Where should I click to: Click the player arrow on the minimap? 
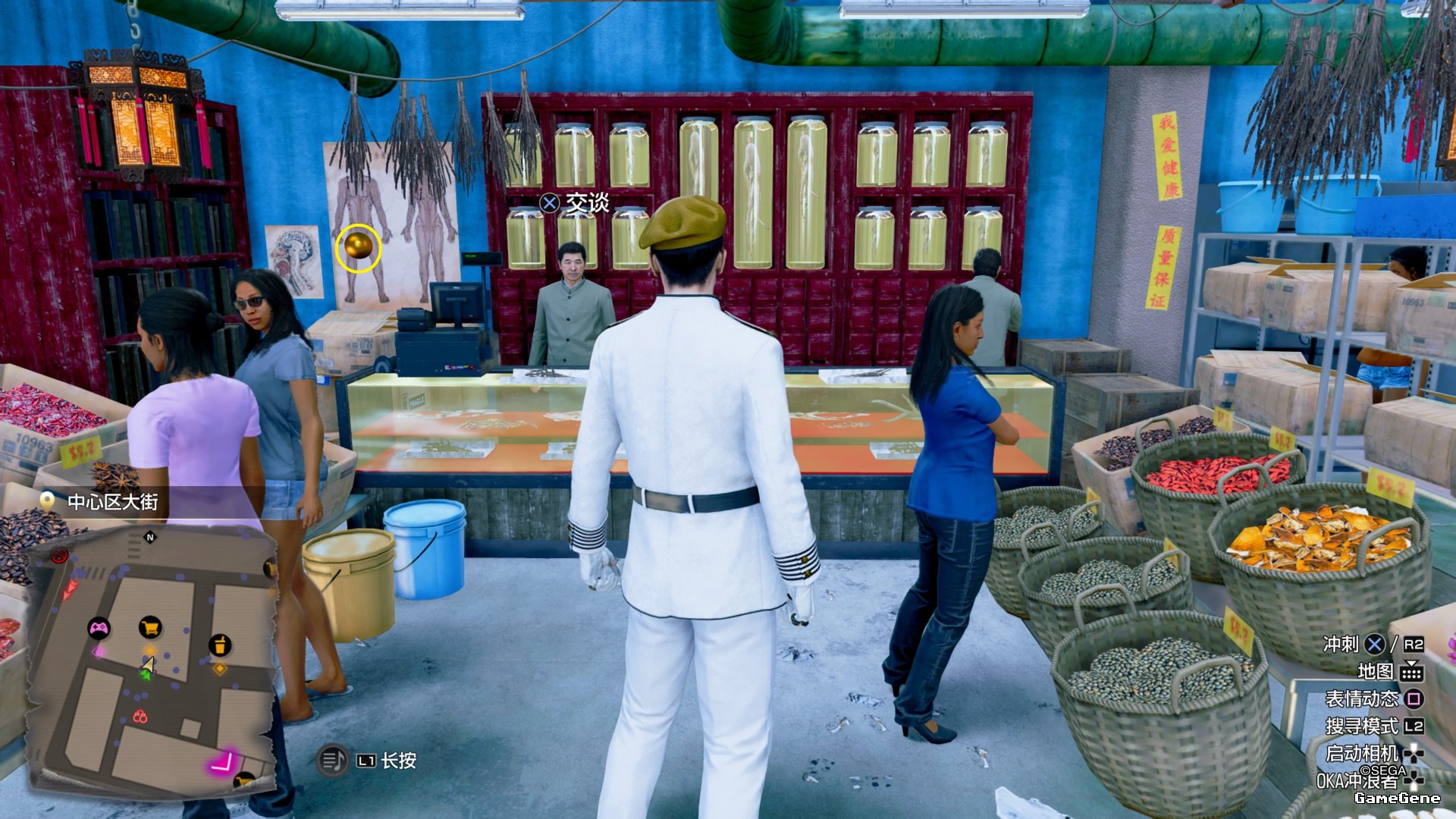tap(148, 665)
